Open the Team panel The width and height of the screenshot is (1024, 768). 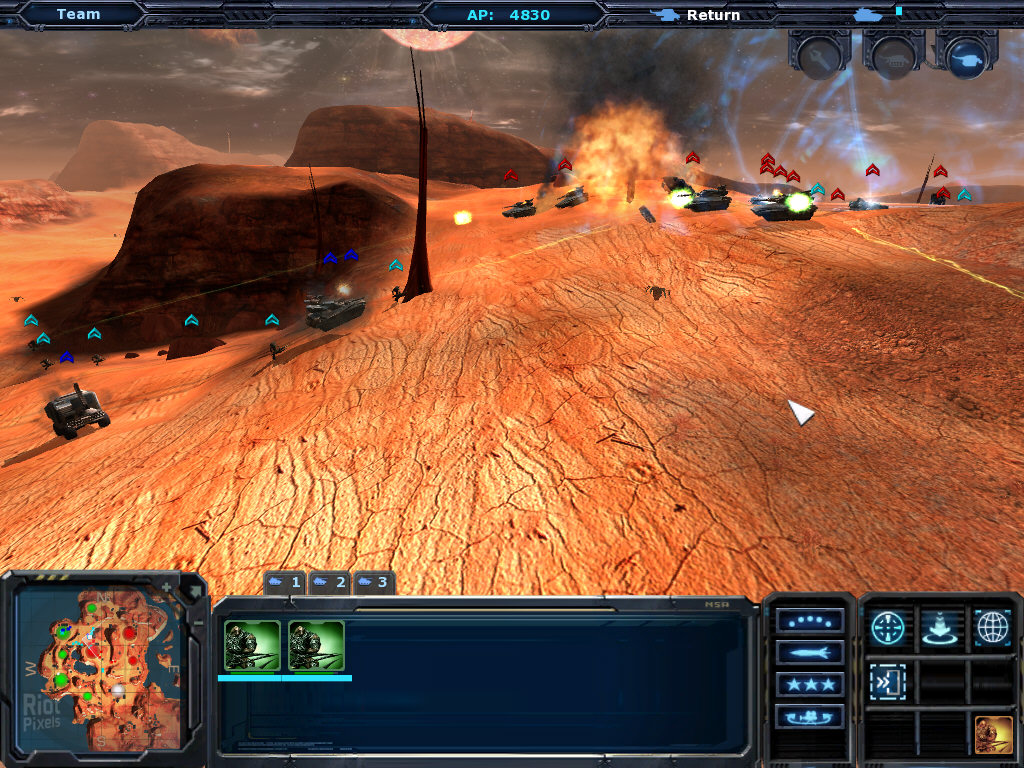point(78,14)
